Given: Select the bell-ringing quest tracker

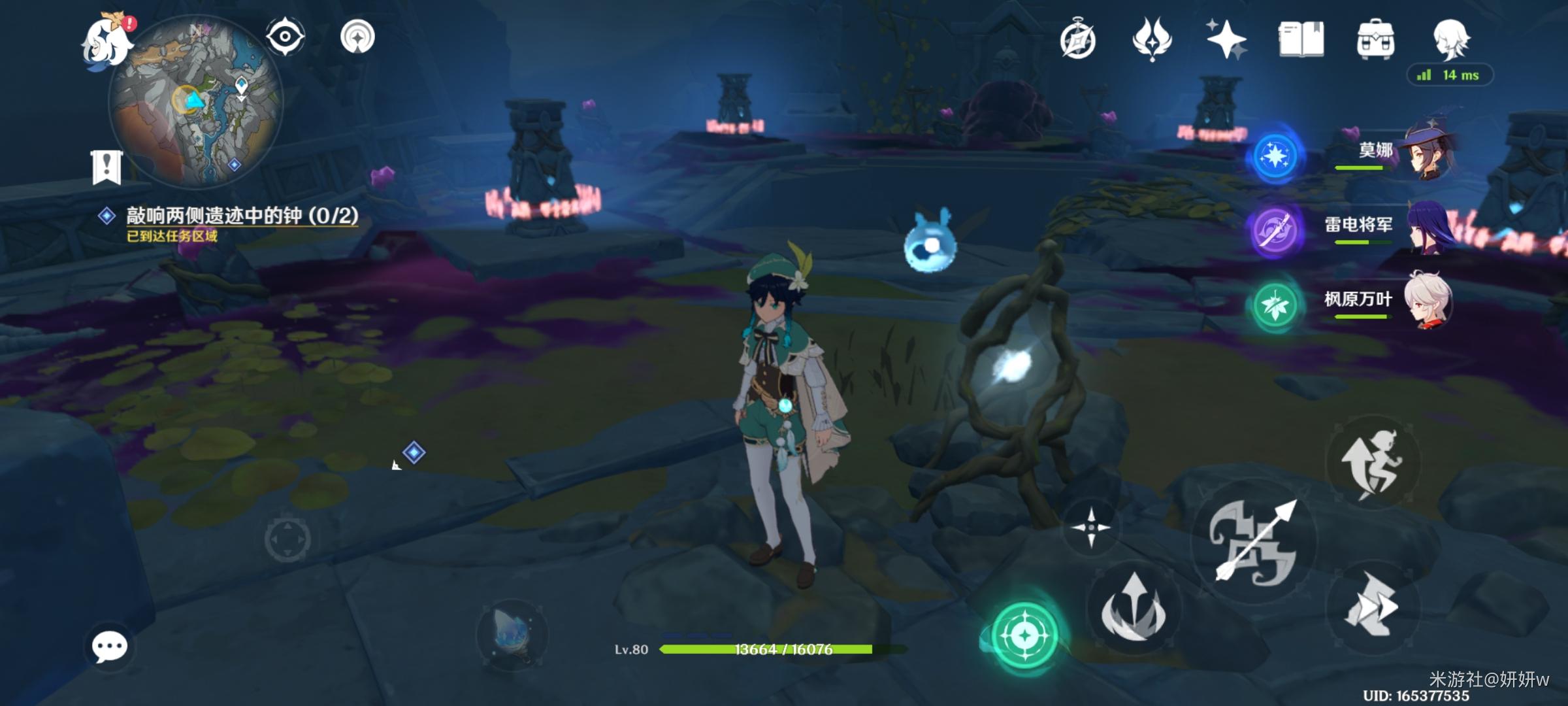Looking at the screenshot, I should 242,216.
